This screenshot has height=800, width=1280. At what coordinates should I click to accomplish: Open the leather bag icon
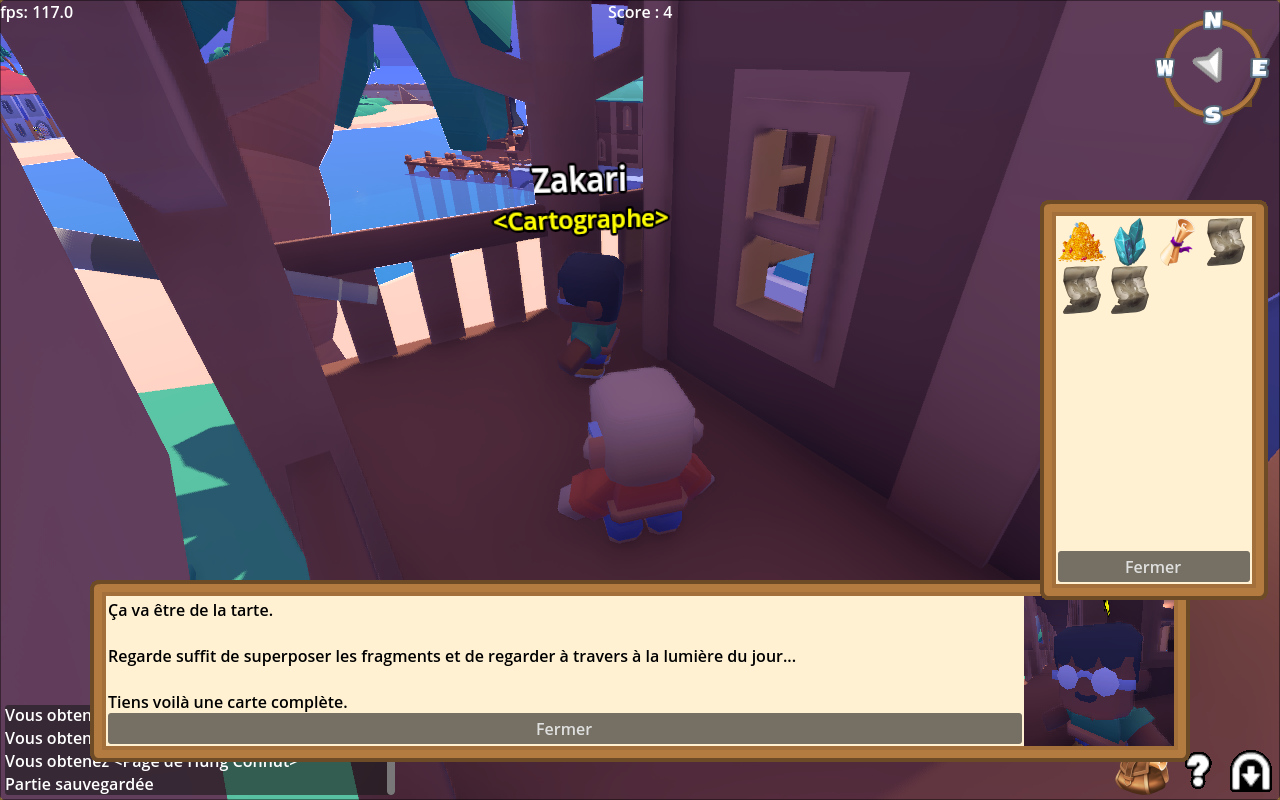(x=1143, y=774)
